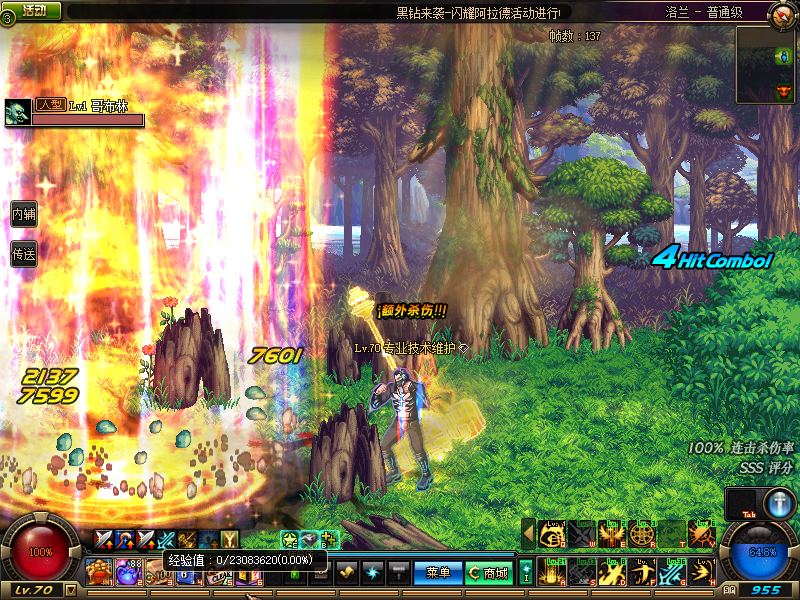
Task: Click the dungeon minimap panel
Action: [766, 65]
